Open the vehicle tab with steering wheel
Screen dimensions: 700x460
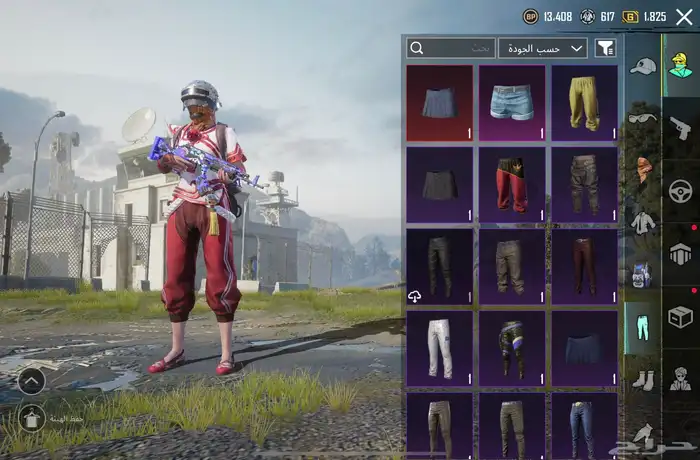(681, 190)
